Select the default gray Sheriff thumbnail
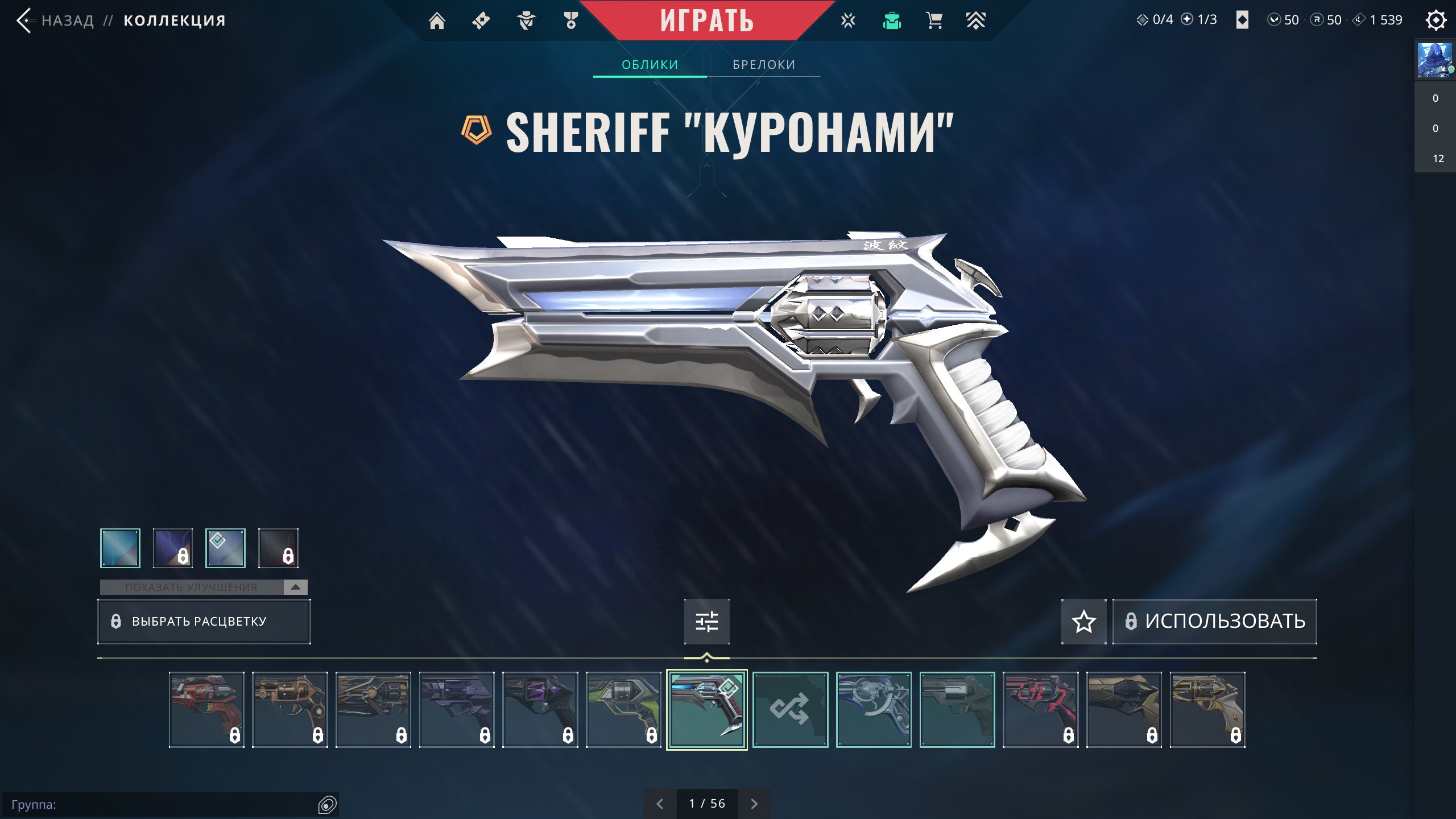The image size is (1456, 819). pos(957,709)
